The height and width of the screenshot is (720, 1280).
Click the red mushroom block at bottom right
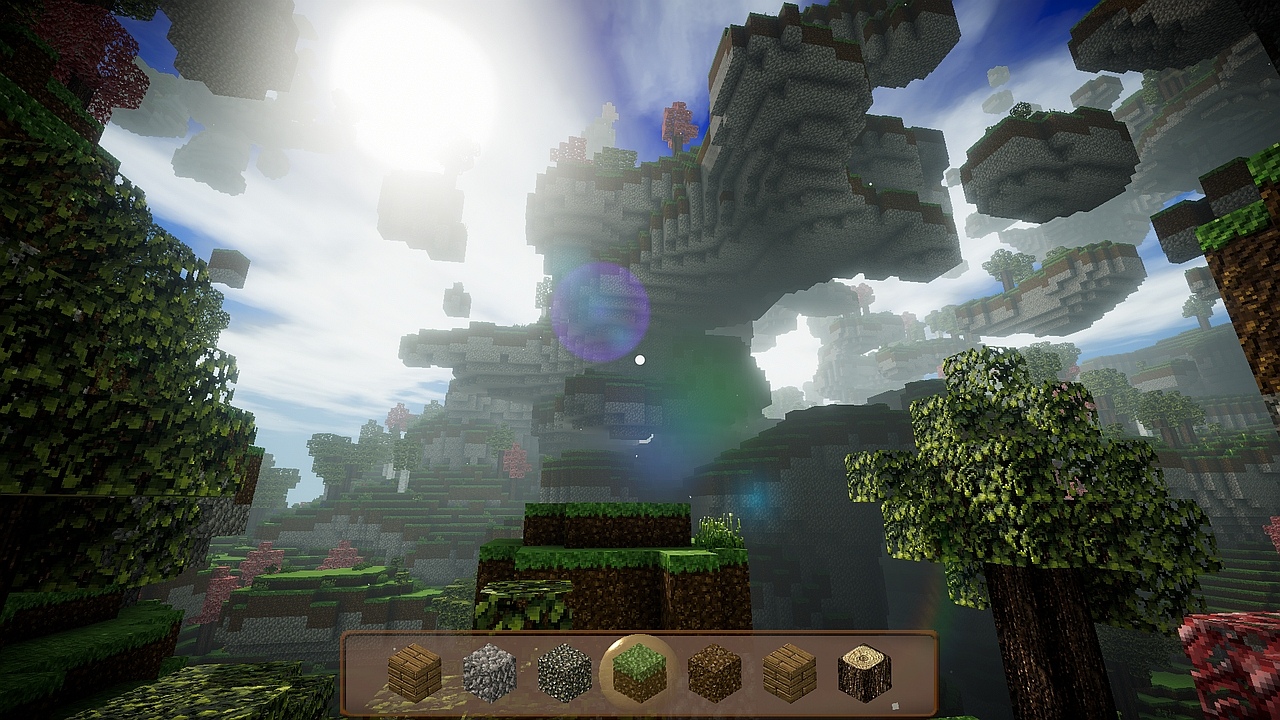click(x=1230, y=660)
